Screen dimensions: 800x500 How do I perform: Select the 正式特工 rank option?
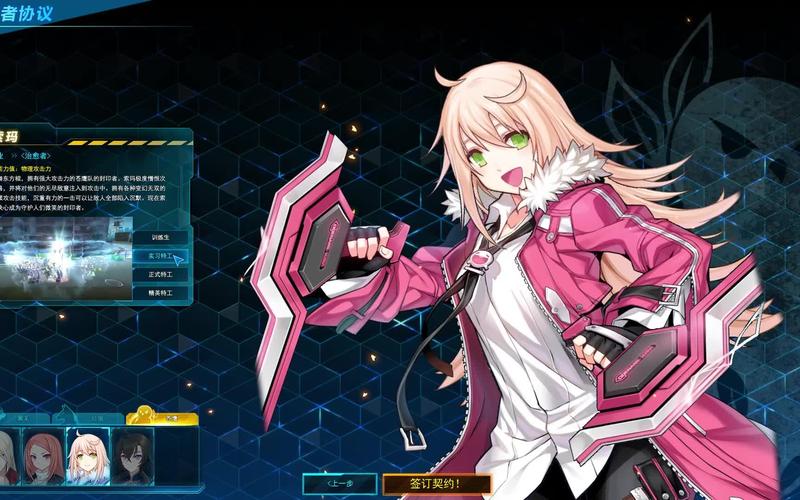(160, 275)
